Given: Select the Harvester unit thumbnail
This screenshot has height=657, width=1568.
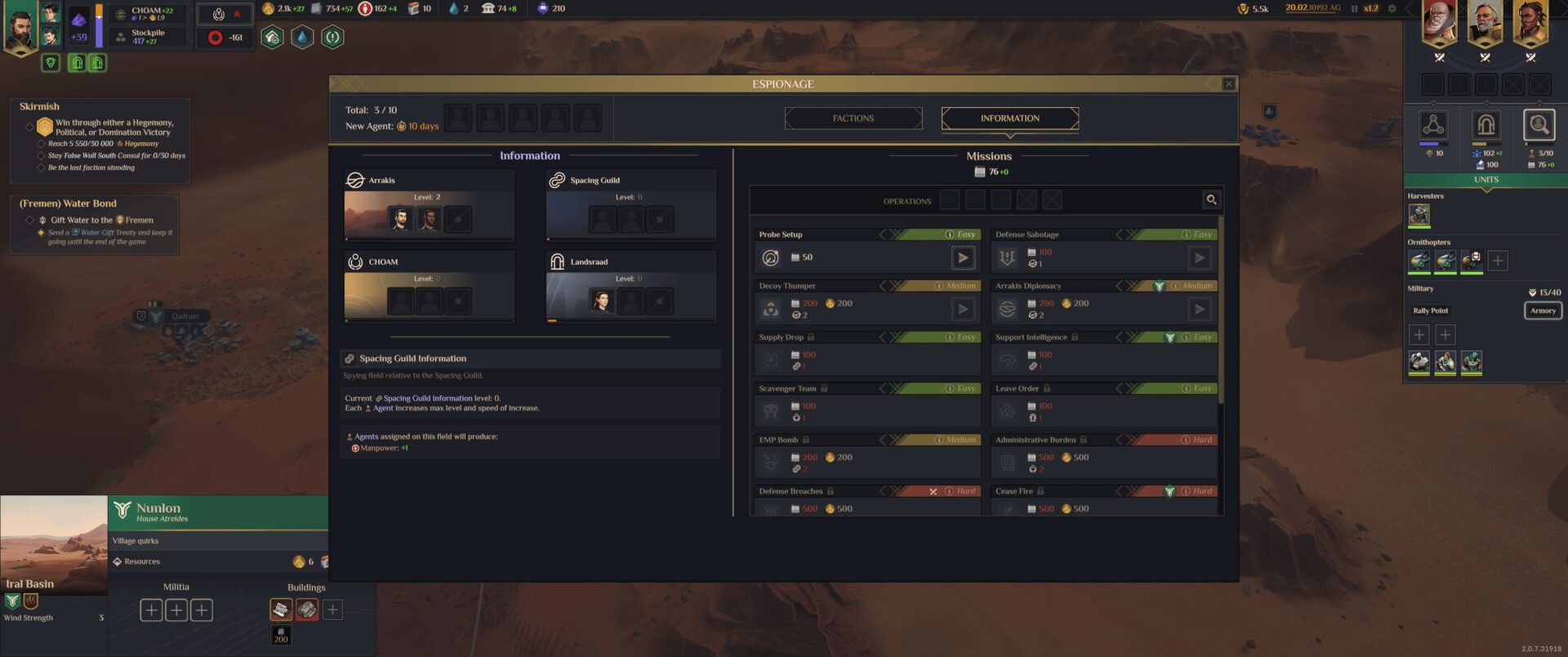Looking at the screenshot, I should click(x=1419, y=215).
